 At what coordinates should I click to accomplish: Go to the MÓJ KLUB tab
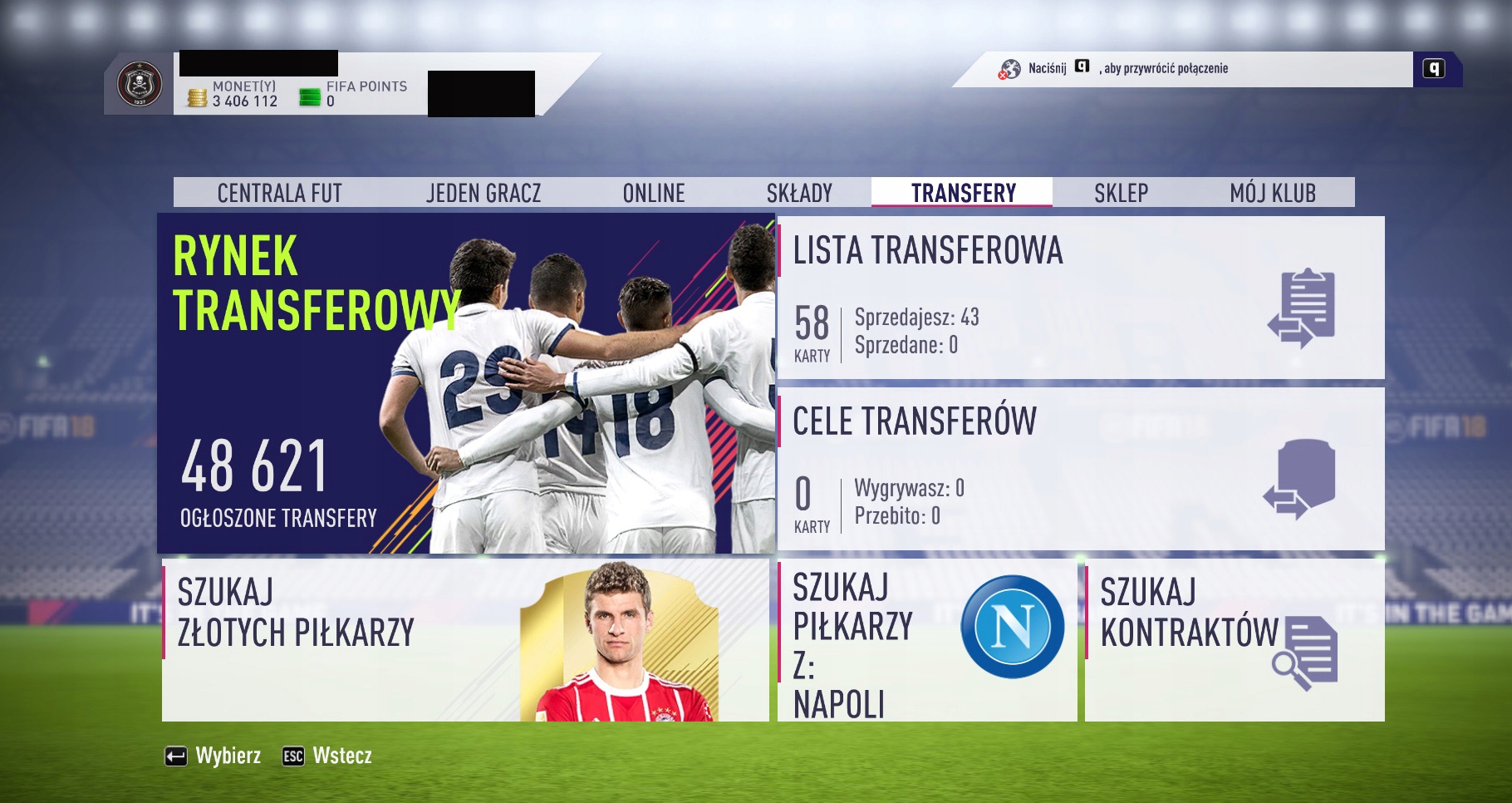click(1272, 192)
